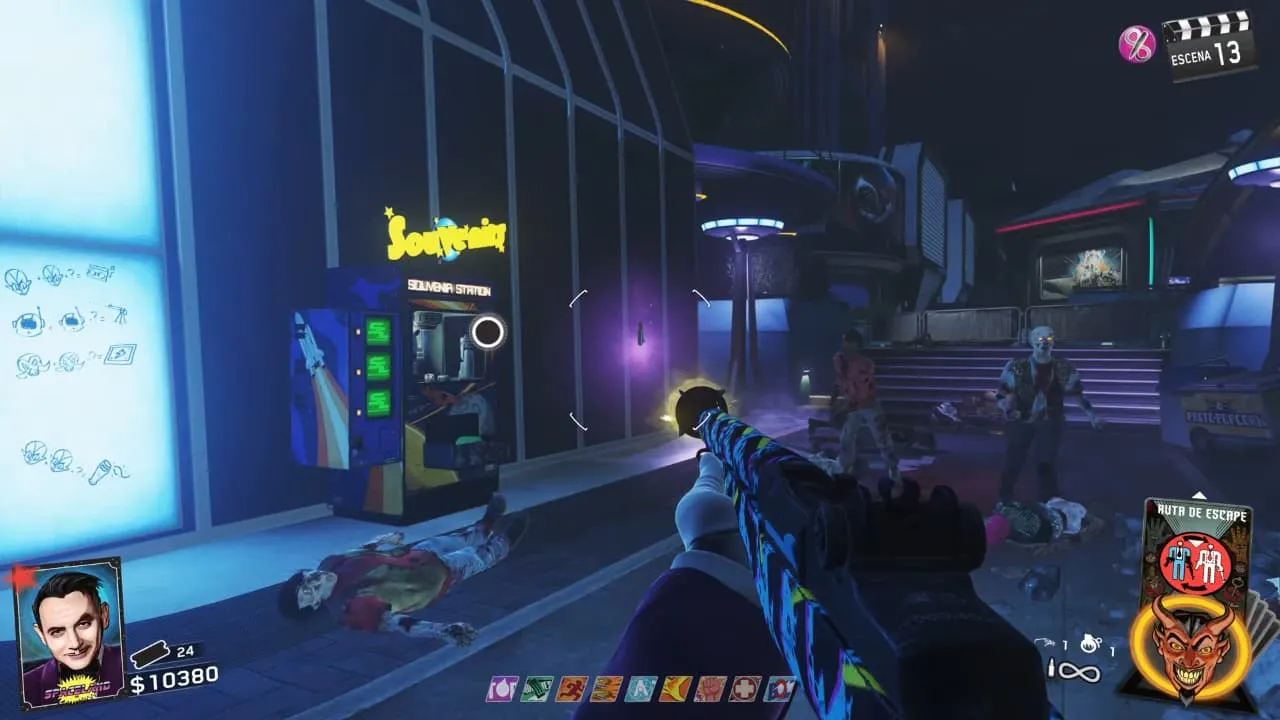The image size is (1280, 720).
Task: Choose the blue letter A perk icon
Action: pos(640,689)
